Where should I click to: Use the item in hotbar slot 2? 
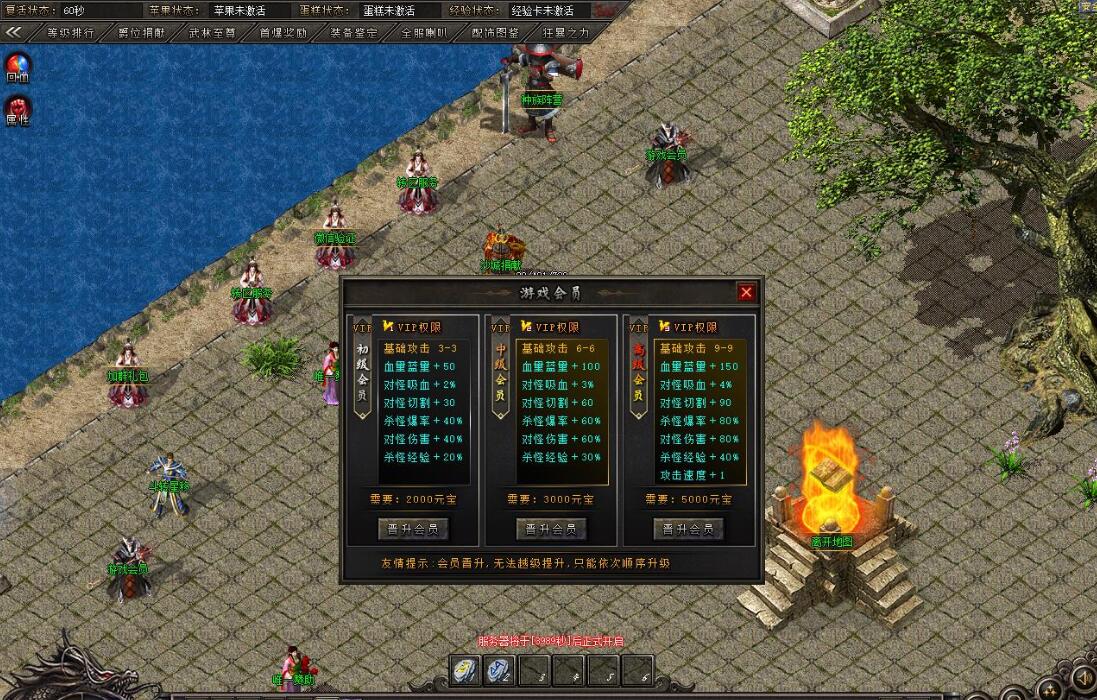[500, 671]
